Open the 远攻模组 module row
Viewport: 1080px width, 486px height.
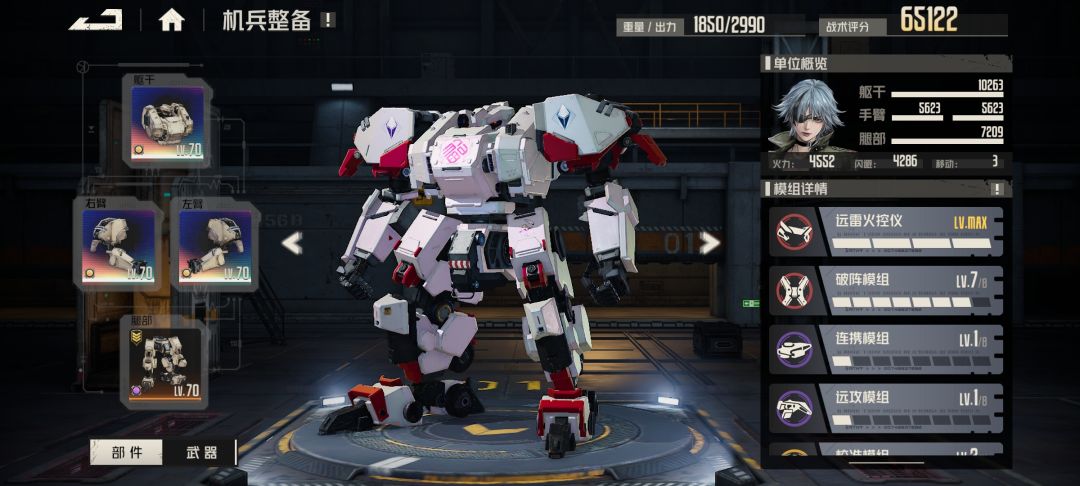(x=885, y=405)
